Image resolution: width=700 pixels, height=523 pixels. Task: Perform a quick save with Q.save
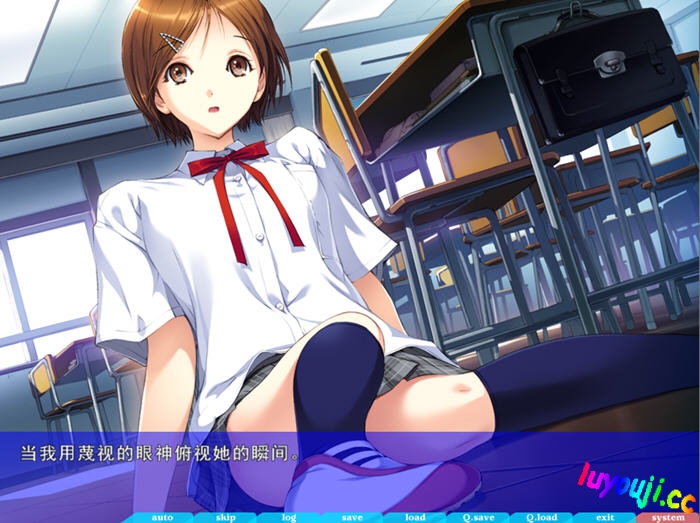478,517
